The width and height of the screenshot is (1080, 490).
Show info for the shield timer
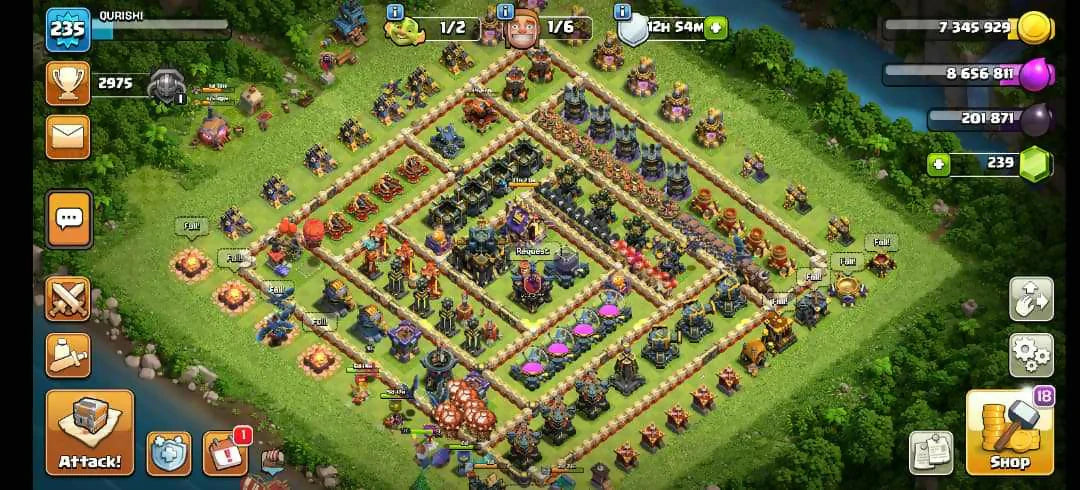[x=623, y=13]
